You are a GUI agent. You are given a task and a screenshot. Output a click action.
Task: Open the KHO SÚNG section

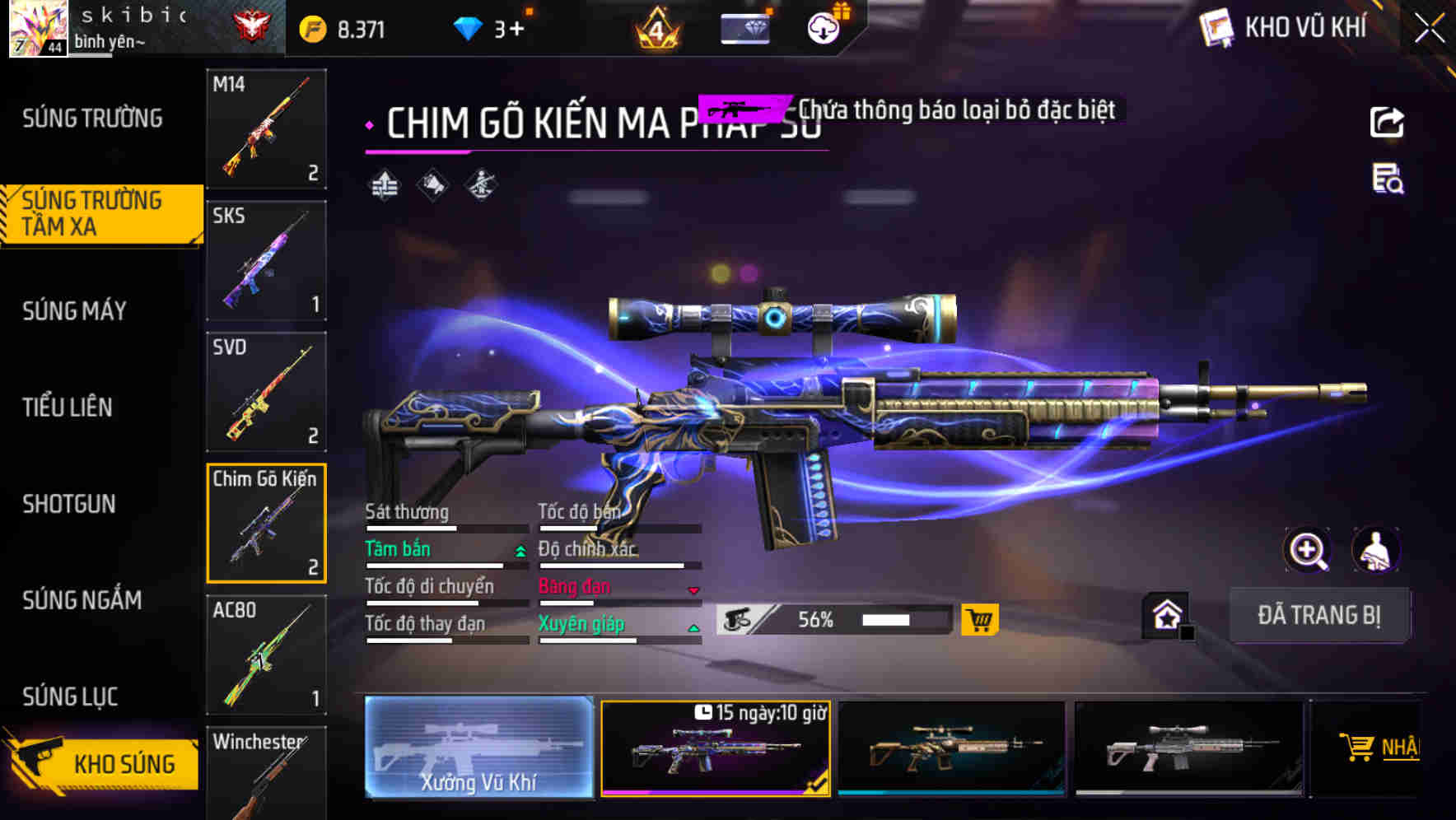124,763
